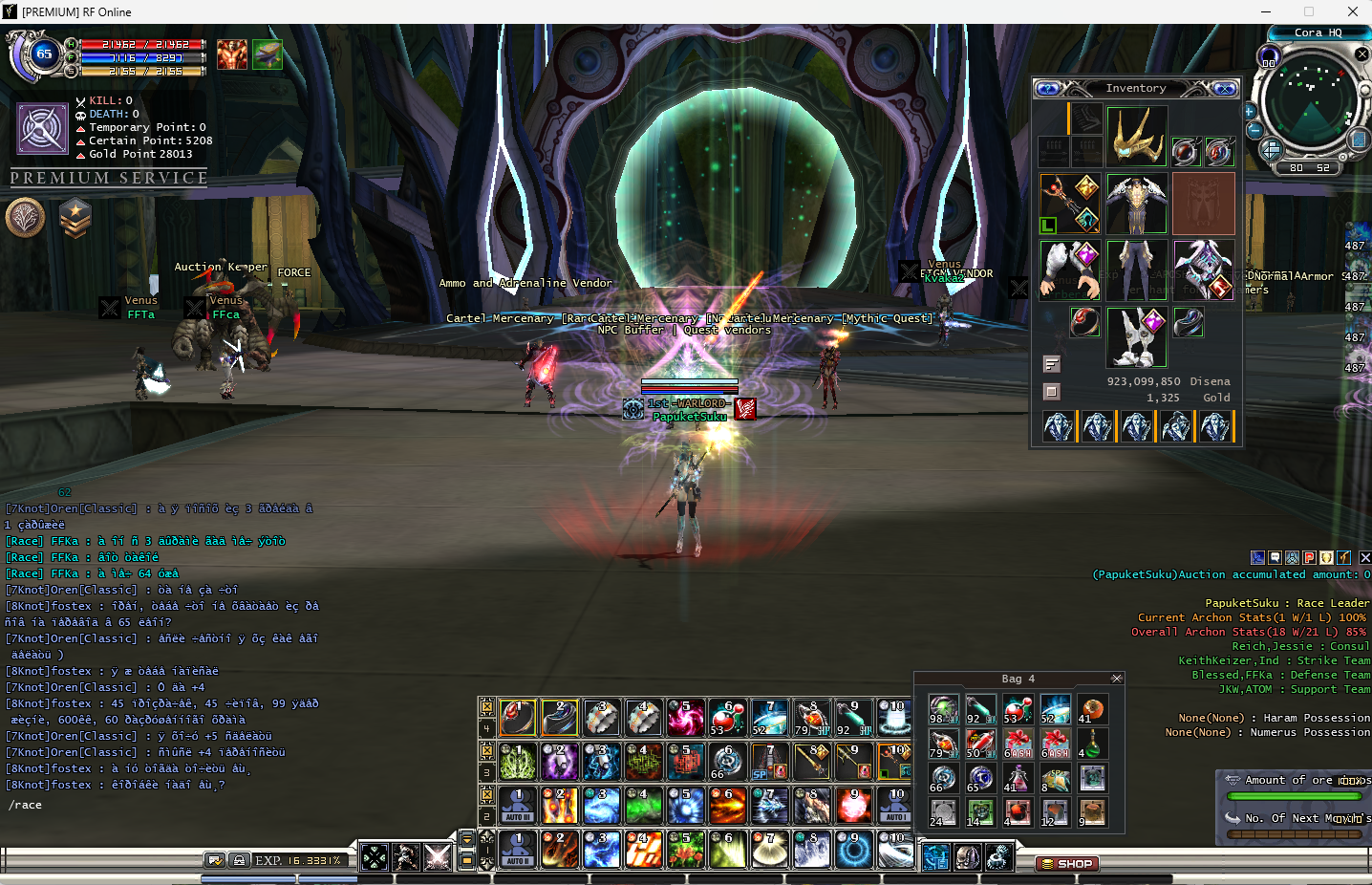Image resolution: width=1372 pixels, height=885 pixels.
Task: Close the Bag 4 window
Action: 1116,679
